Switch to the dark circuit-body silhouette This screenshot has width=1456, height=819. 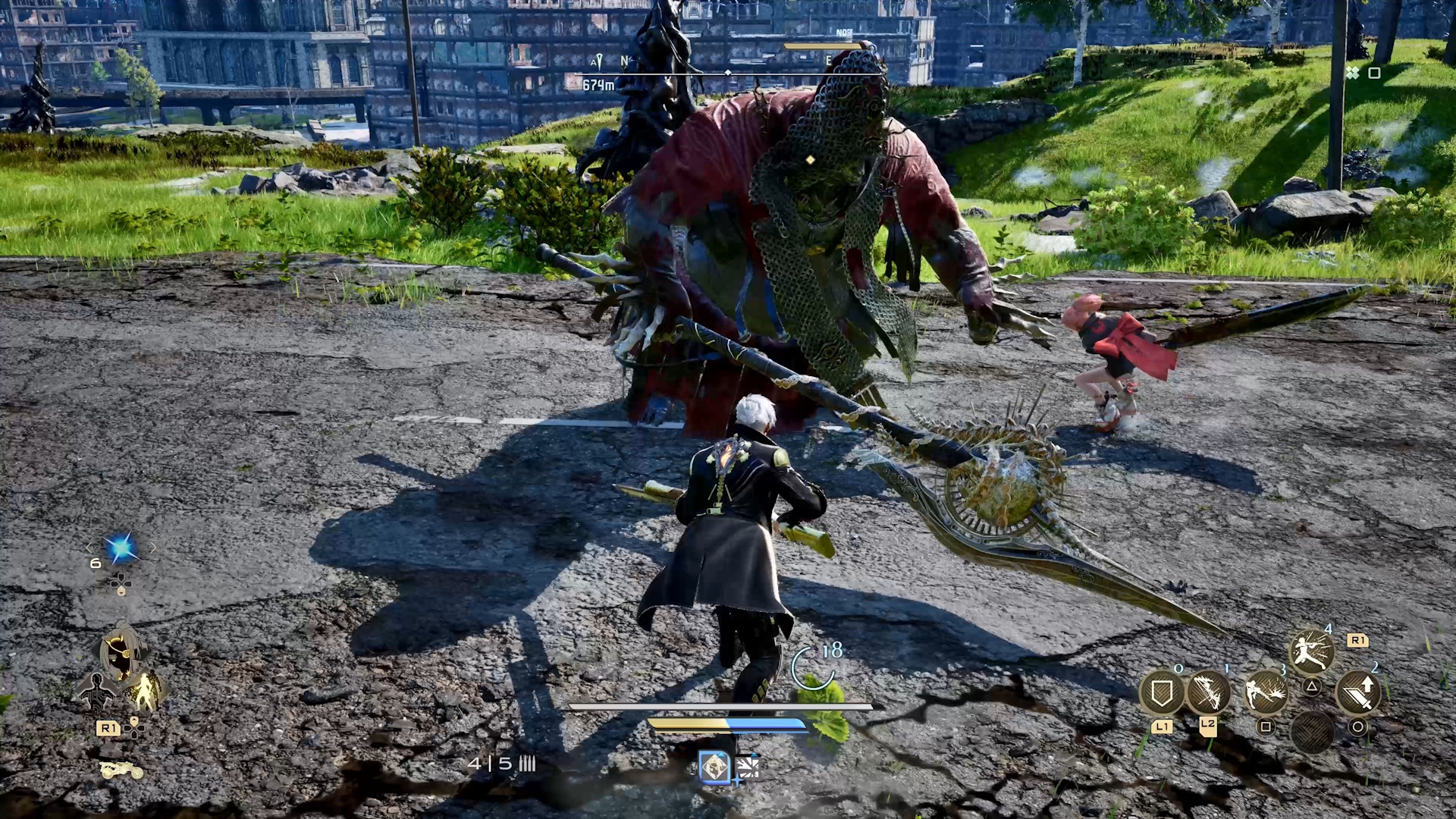[97, 690]
